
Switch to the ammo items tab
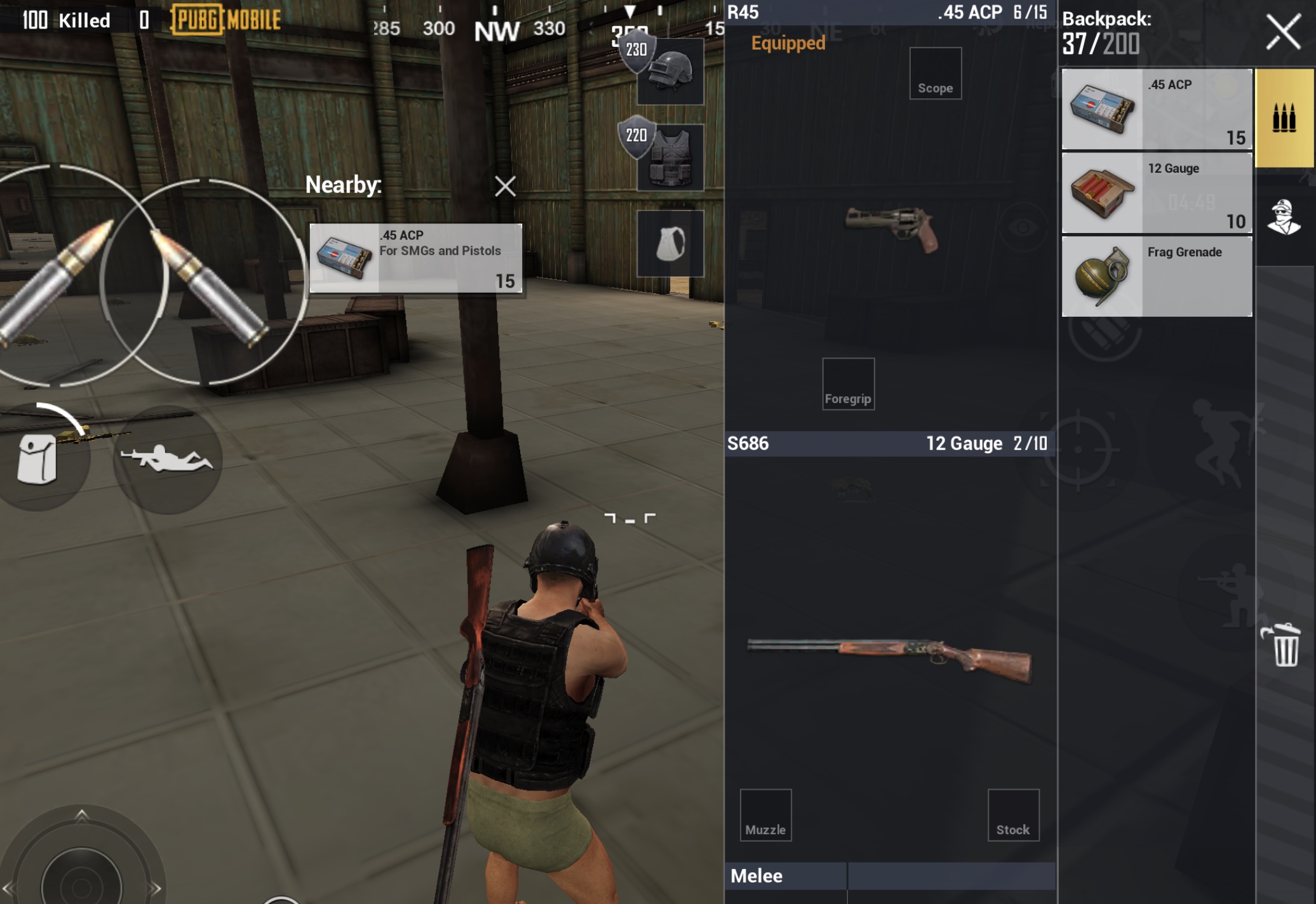tap(1284, 118)
